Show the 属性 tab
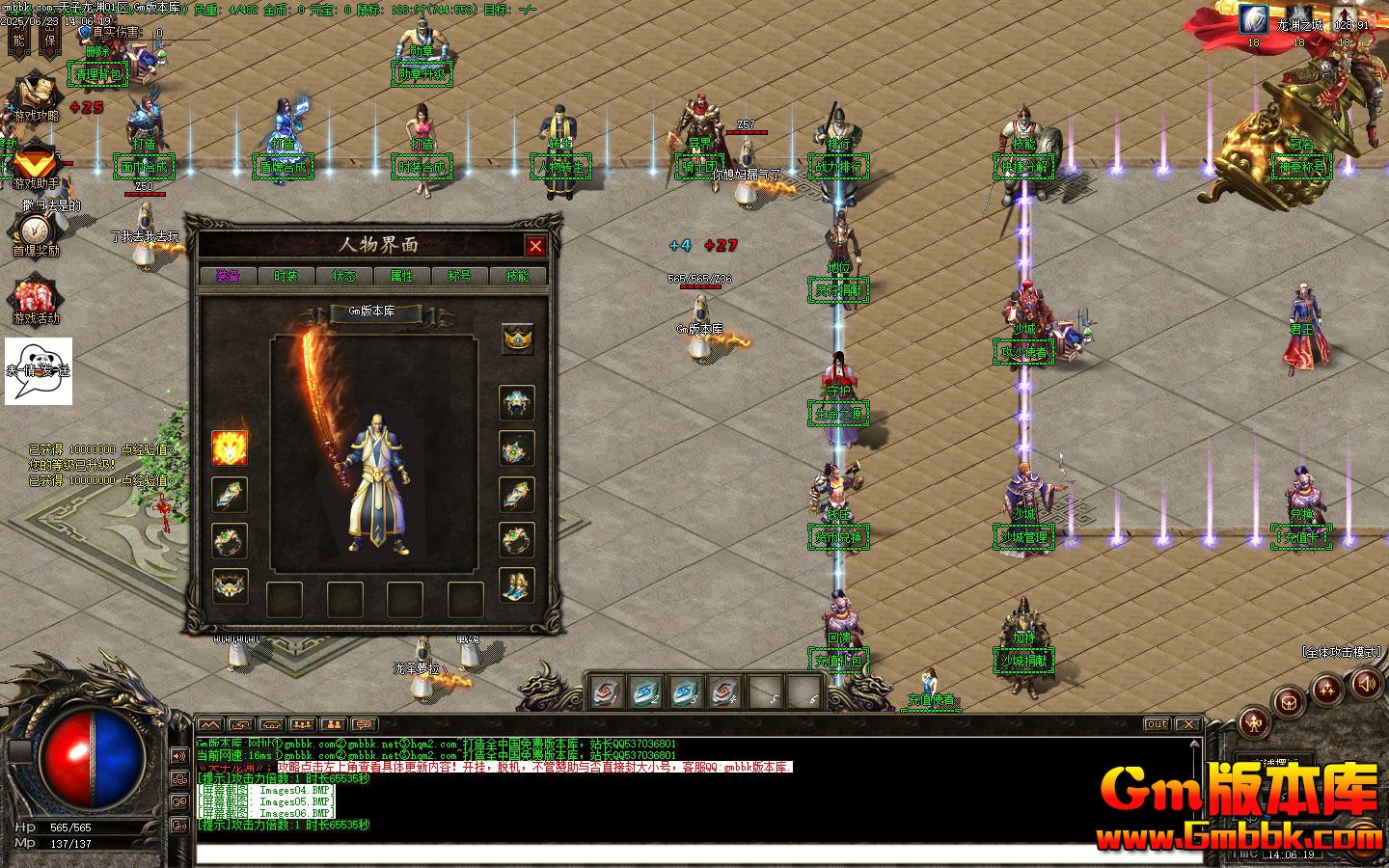The height and width of the screenshot is (868, 1389). coord(401,276)
